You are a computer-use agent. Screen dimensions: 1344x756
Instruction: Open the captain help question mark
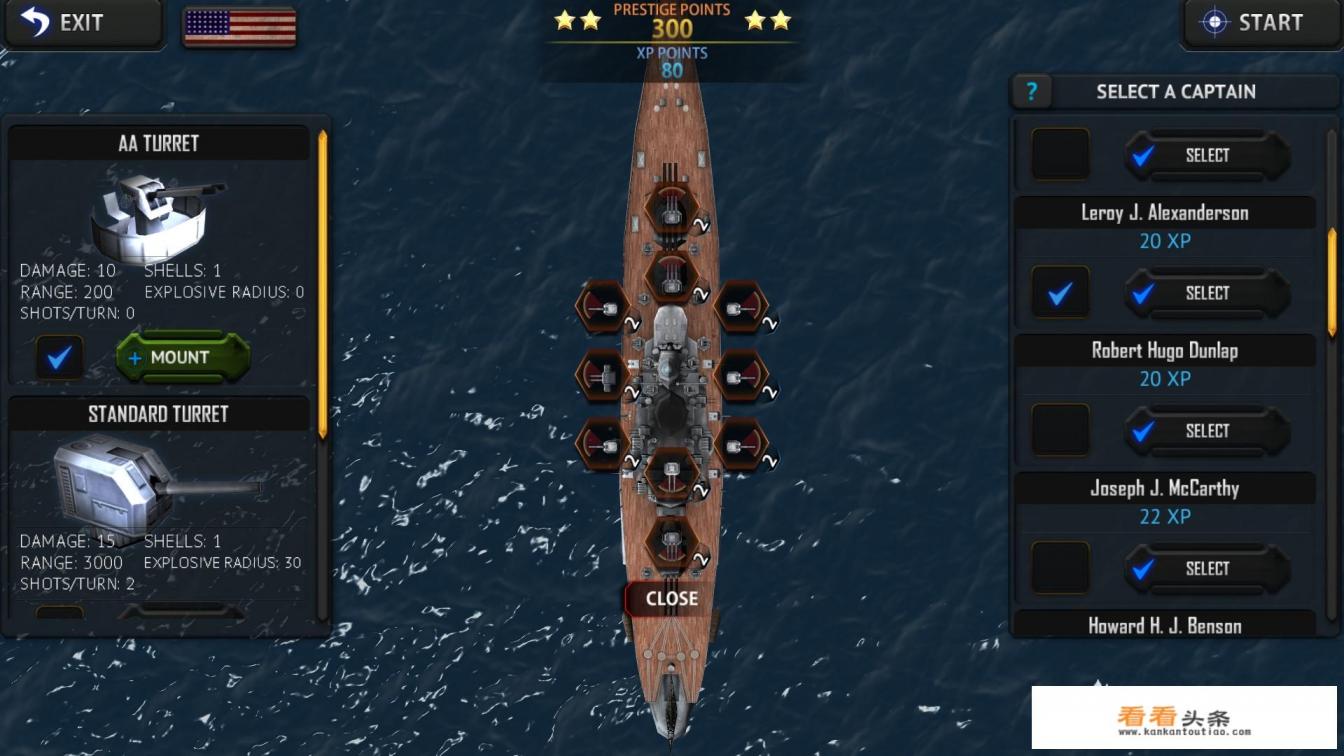click(x=1032, y=92)
